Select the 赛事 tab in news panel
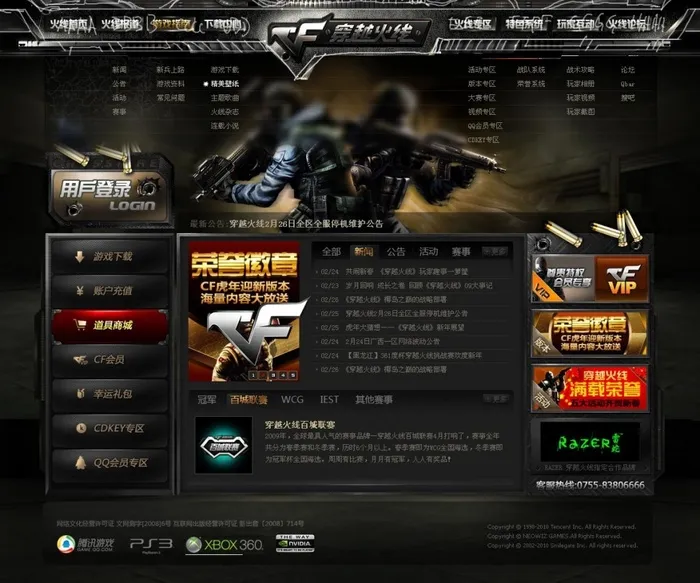Viewport: 700px width, 583px height. click(x=461, y=251)
